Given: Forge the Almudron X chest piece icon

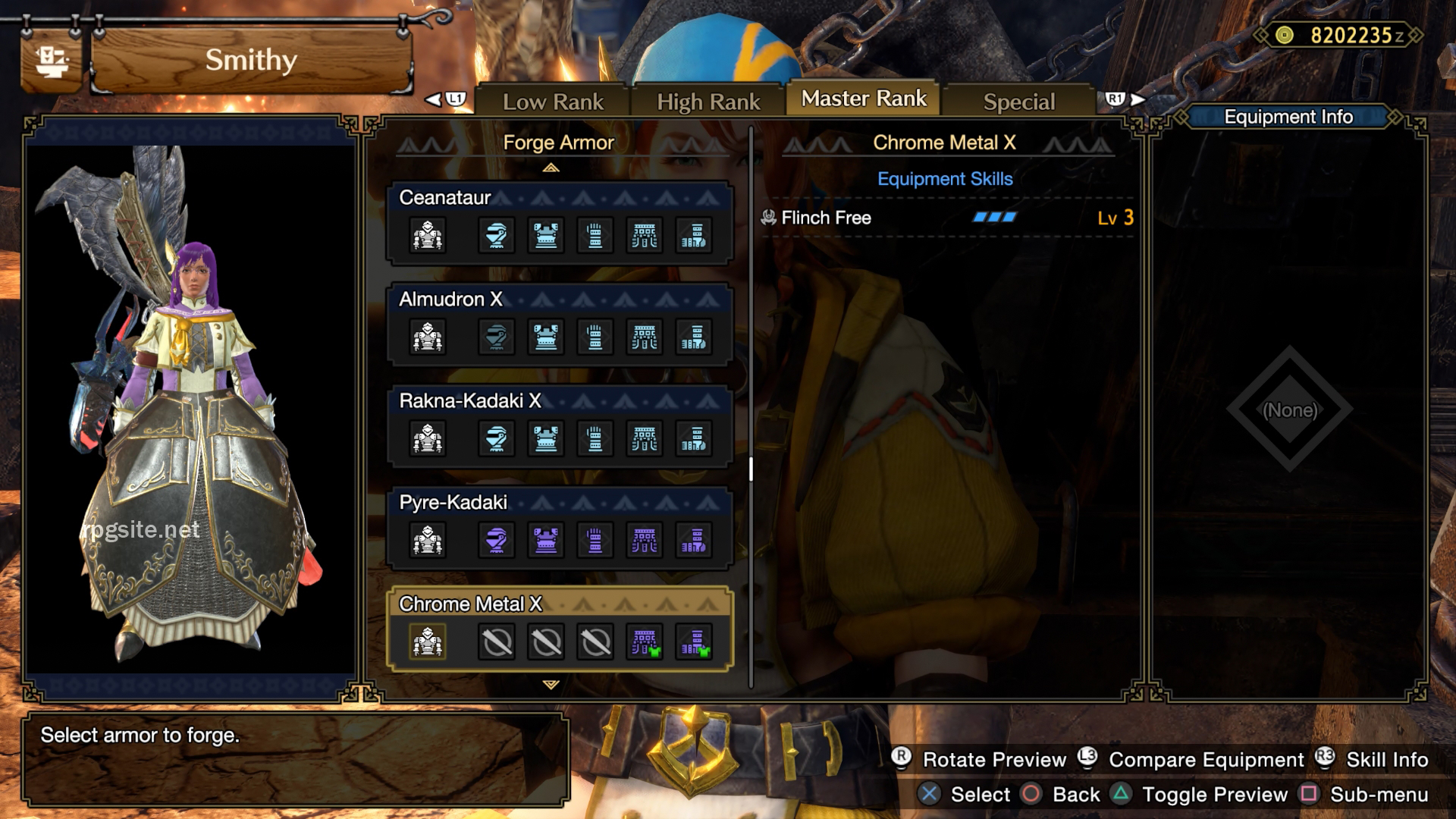Looking at the screenshot, I should pos(546,337).
